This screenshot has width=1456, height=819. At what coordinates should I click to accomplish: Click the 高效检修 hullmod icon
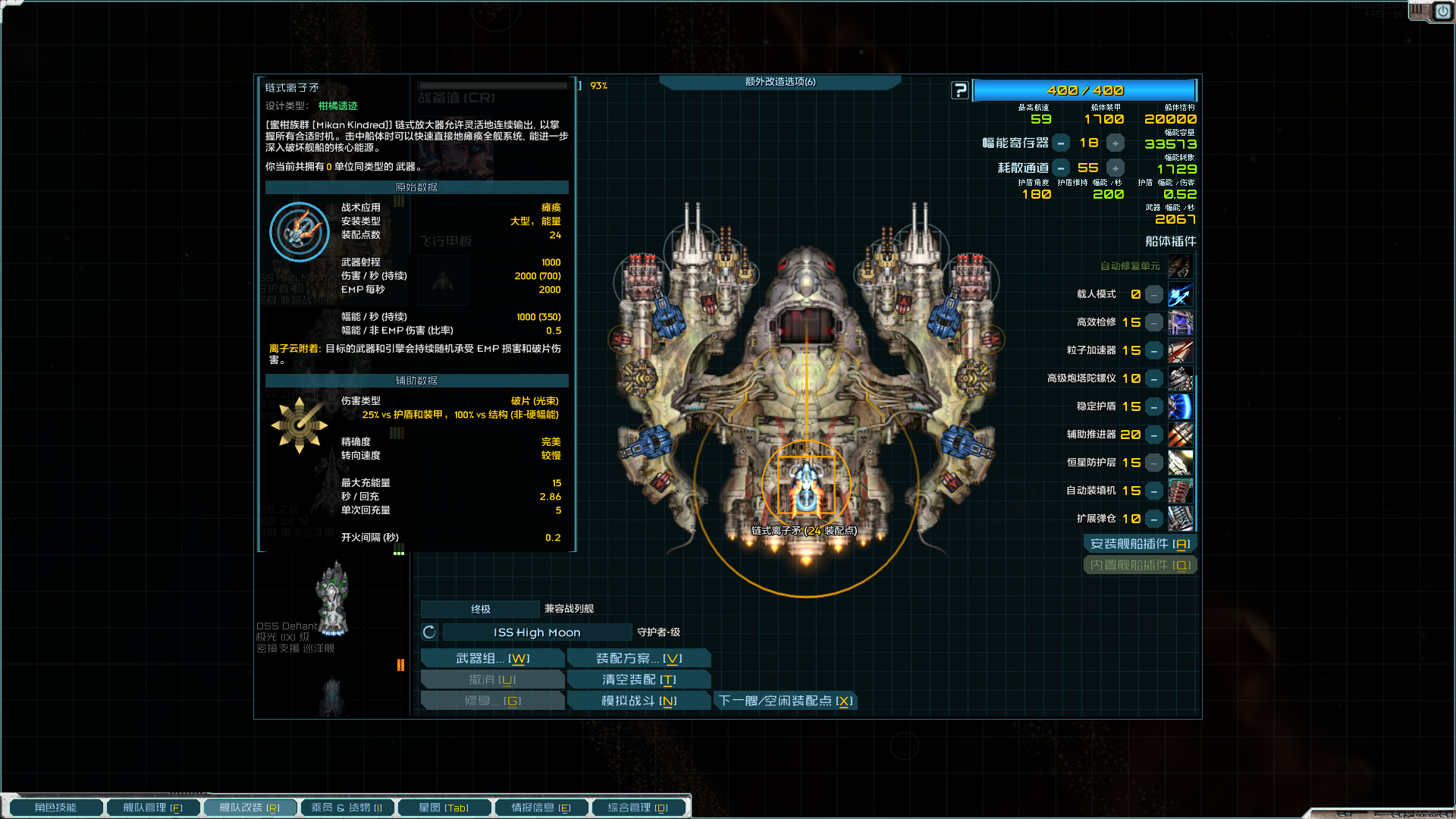click(x=1181, y=322)
